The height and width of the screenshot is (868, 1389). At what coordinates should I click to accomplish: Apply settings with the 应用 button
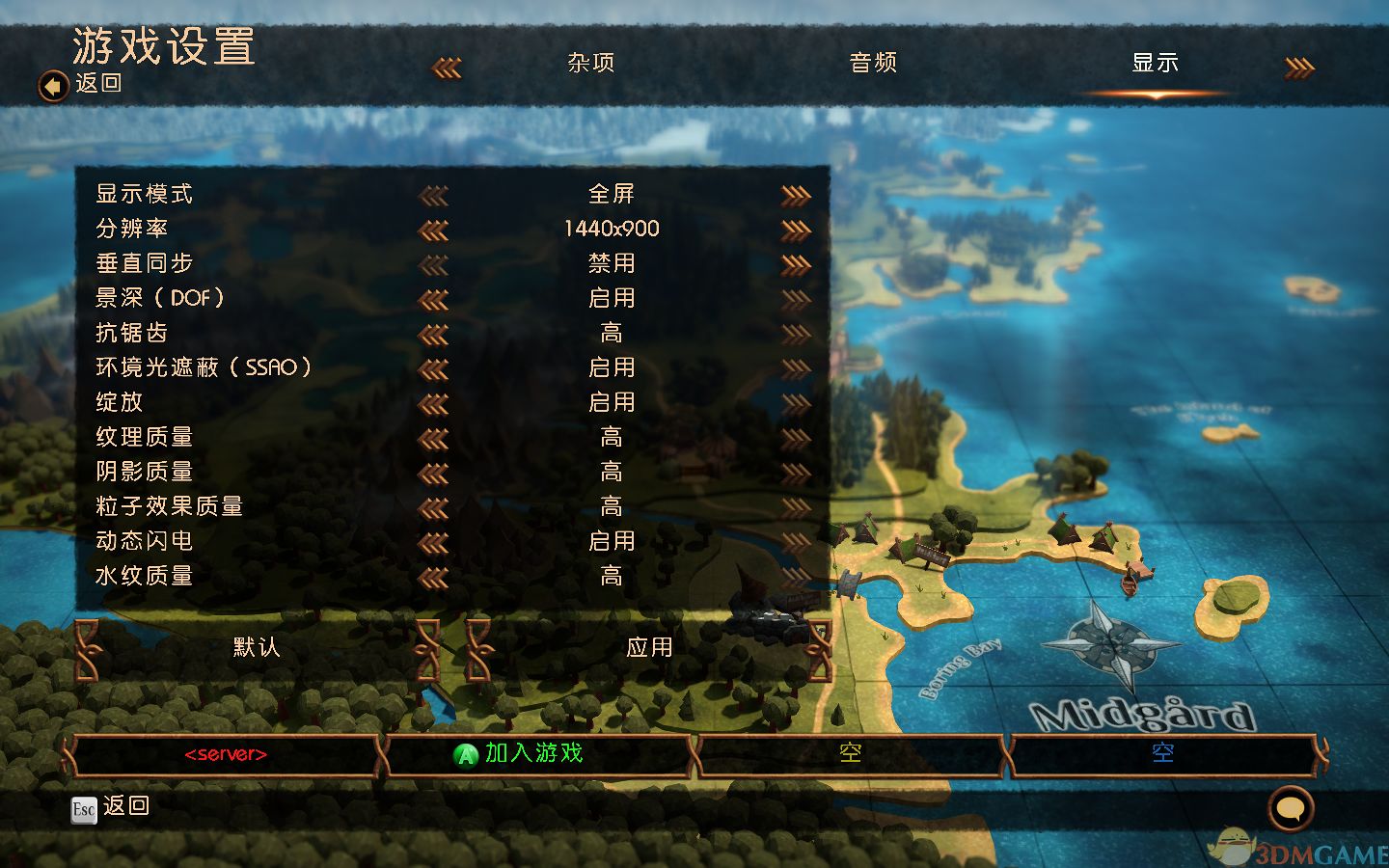click(x=649, y=648)
